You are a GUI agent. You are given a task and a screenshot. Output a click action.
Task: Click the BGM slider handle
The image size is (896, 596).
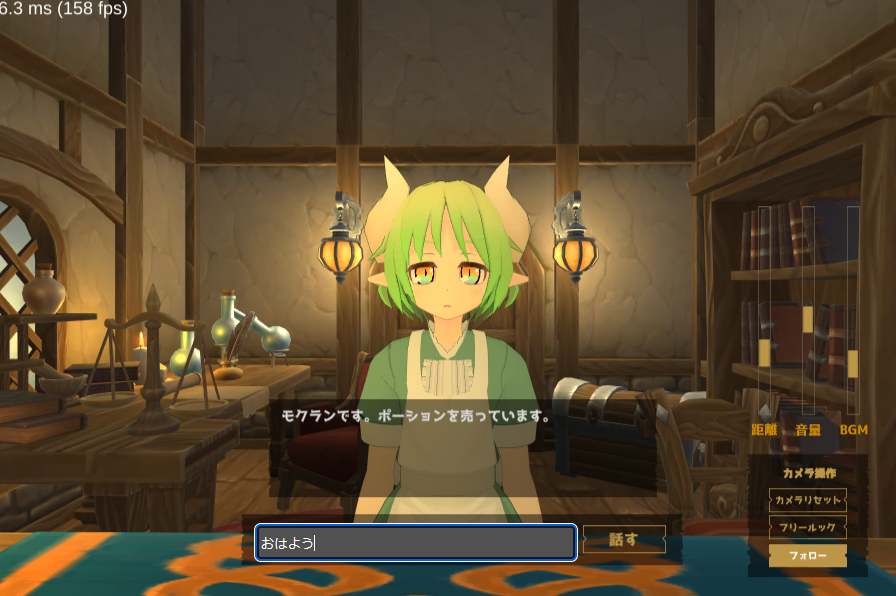pyautogui.click(x=853, y=363)
